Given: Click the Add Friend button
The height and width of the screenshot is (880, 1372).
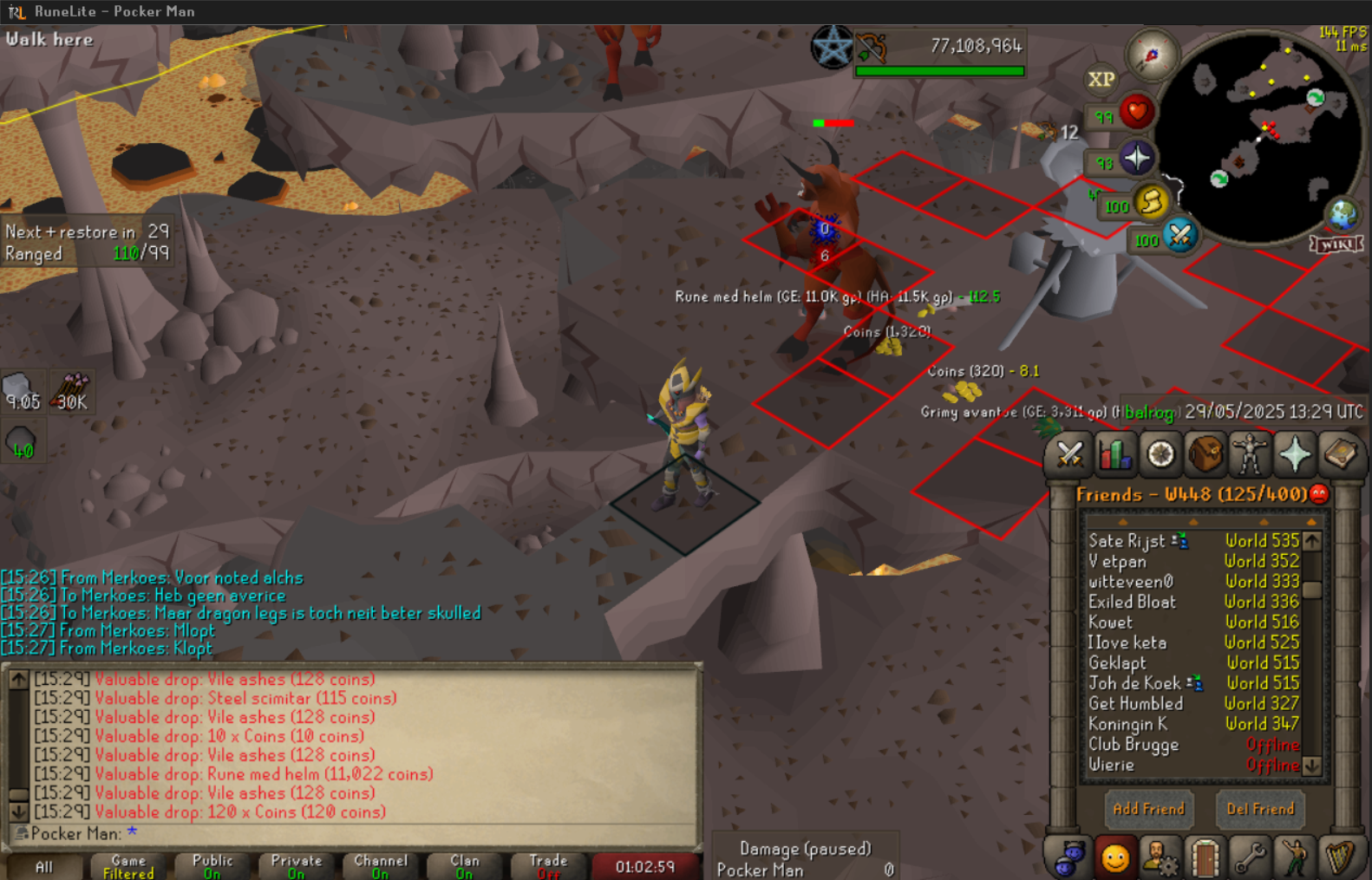Looking at the screenshot, I should pos(1148,809).
